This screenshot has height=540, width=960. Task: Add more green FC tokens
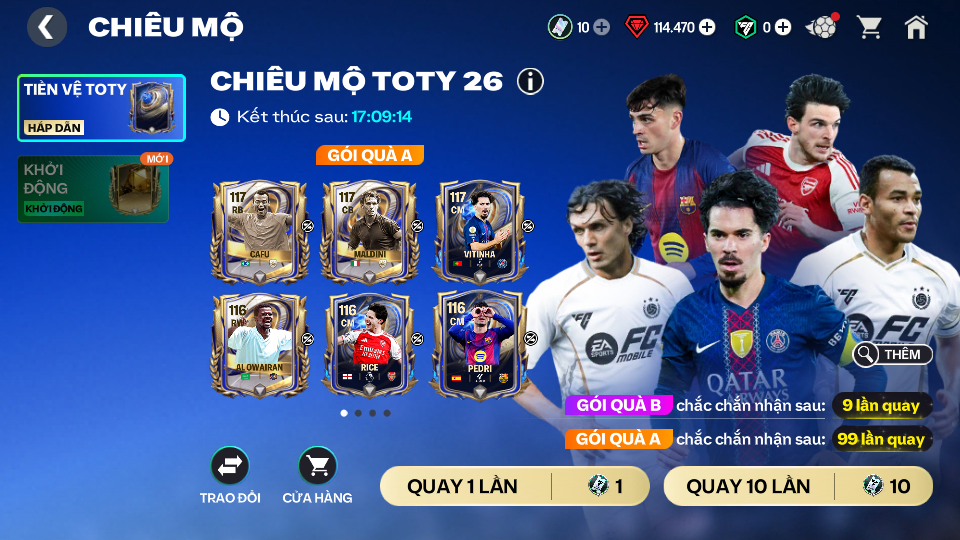(783, 27)
